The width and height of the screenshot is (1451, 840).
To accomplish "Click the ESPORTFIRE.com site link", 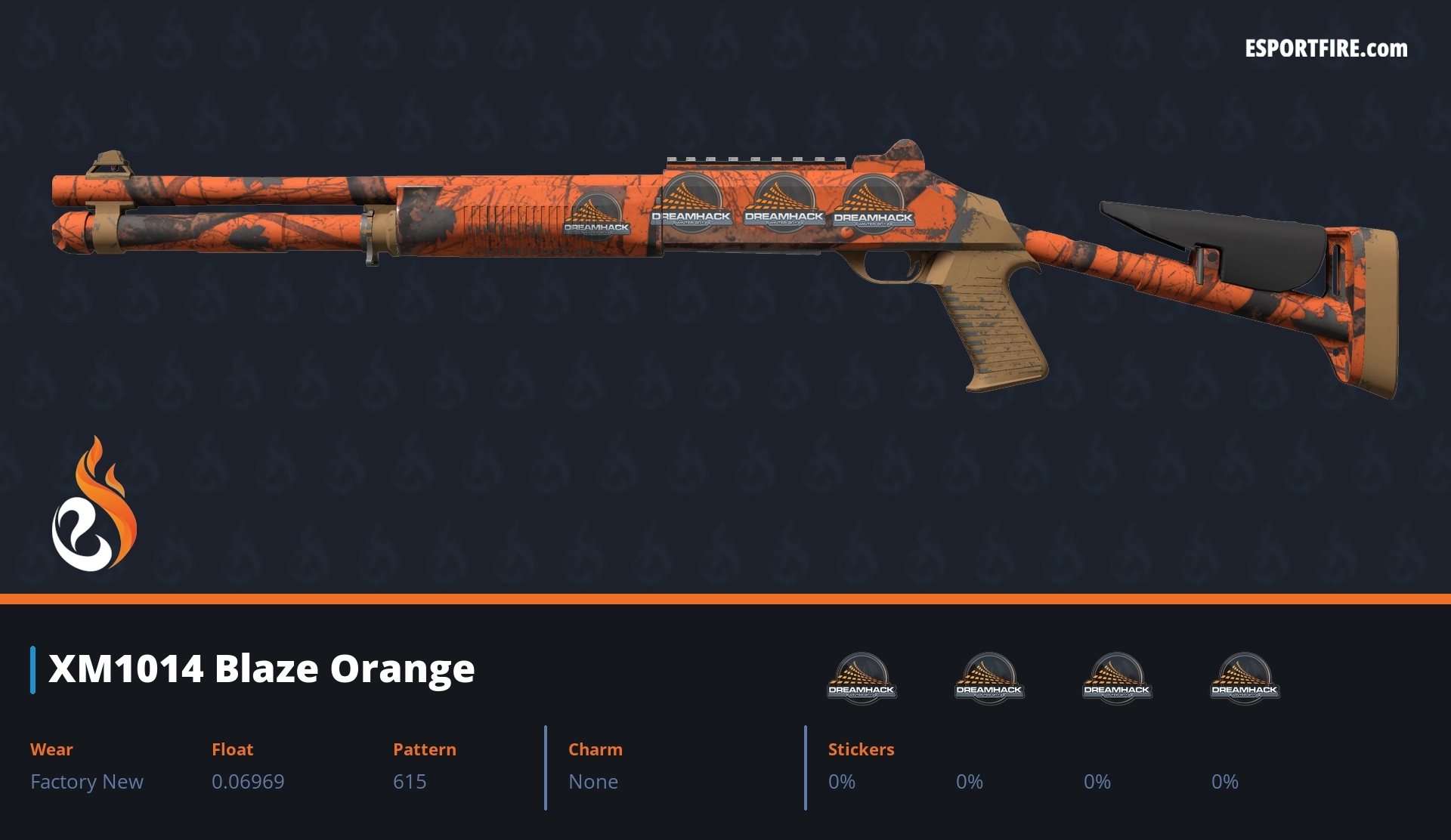I will click(1326, 49).
